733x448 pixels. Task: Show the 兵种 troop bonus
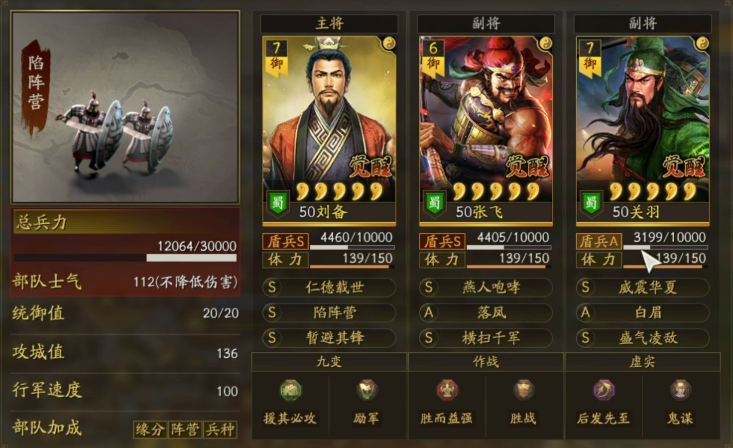coord(220,429)
